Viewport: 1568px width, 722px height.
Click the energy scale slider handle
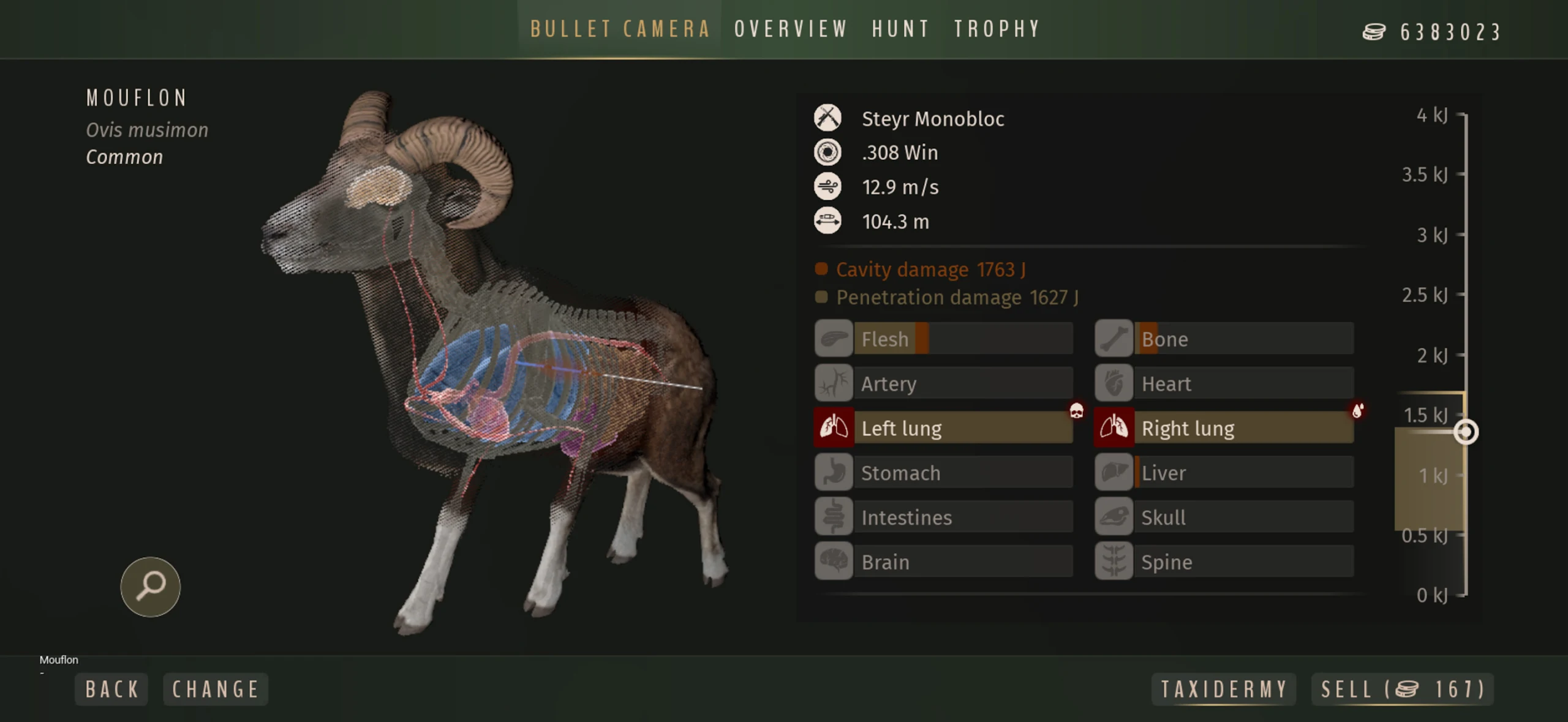pos(1466,432)
